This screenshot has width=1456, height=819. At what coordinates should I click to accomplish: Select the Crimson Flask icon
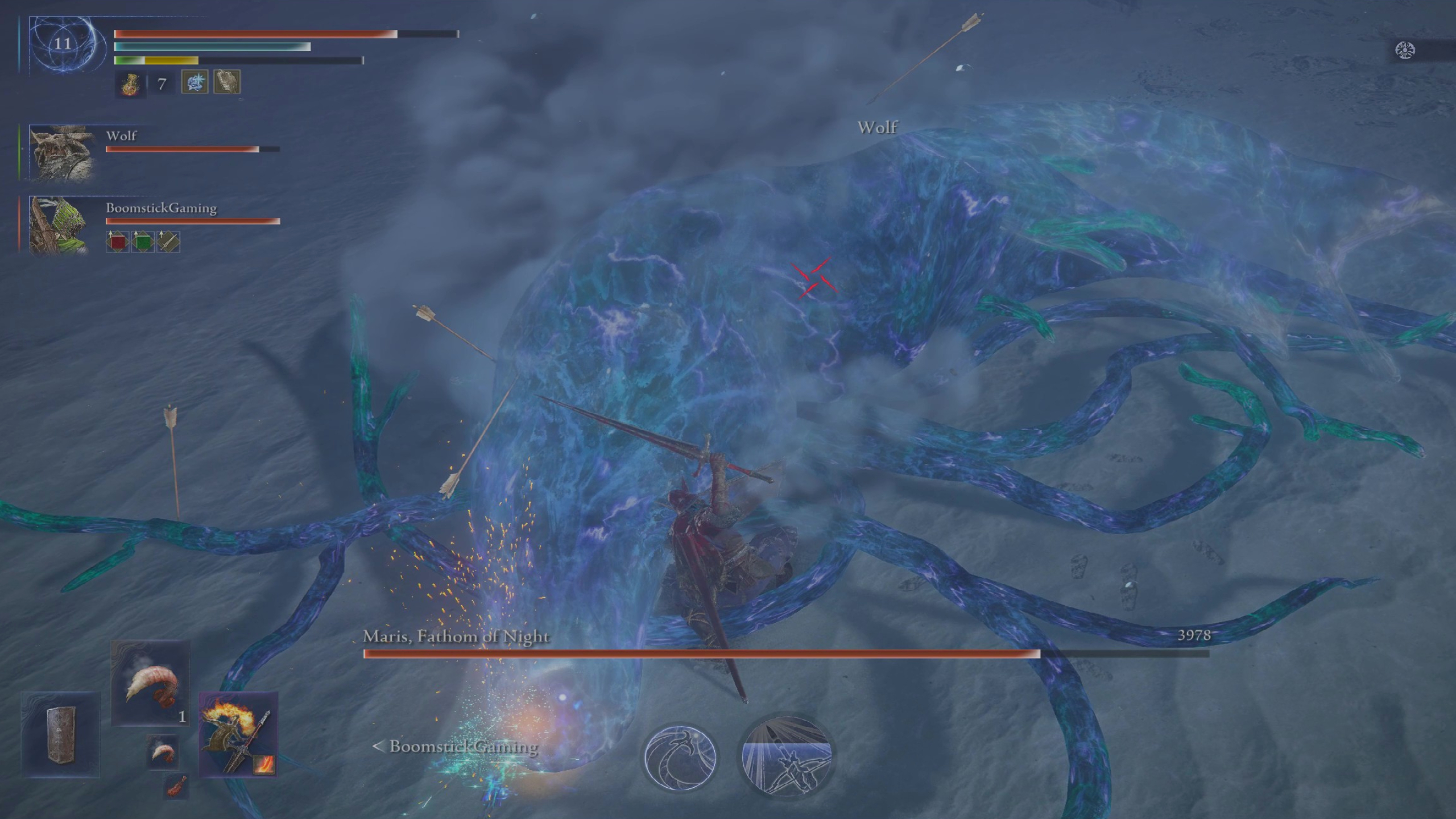pyautogui.click(x=130, y=84)
